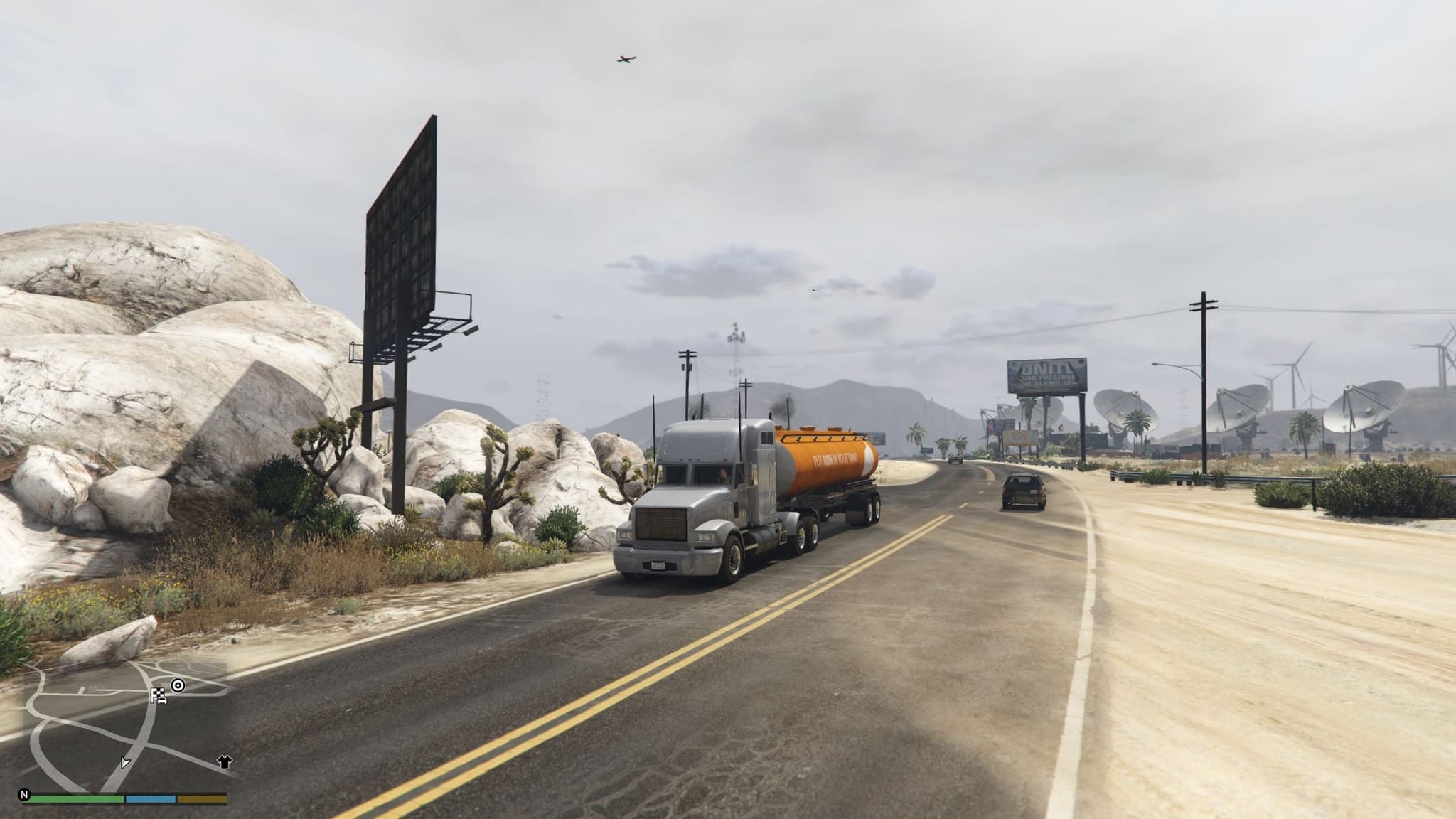This screenshot has height=819, width=1456.
Task: Click the north compass N marker
Action: [x=25, y=795]
